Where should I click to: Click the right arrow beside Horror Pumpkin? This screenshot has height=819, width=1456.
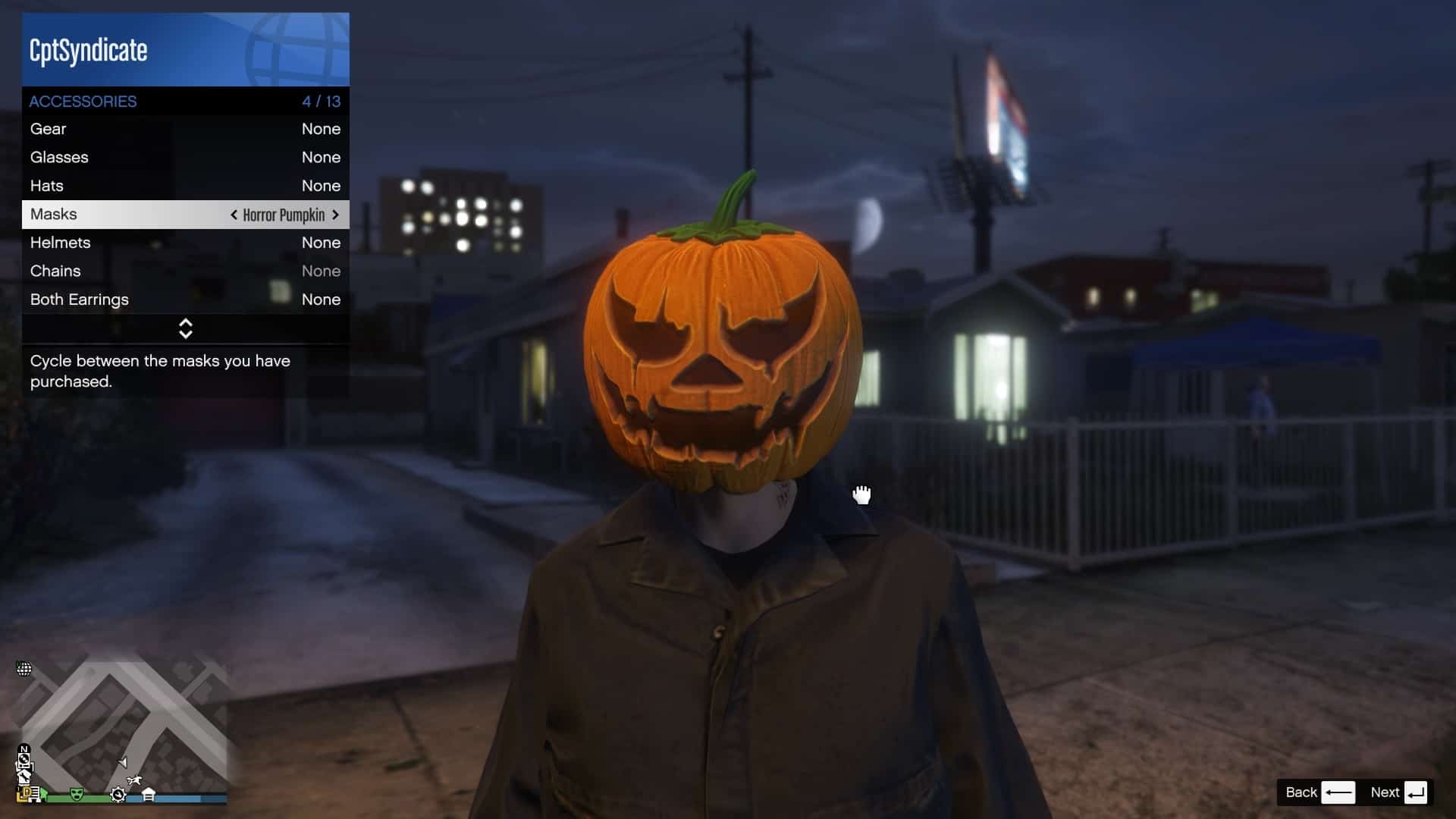(x=336, y=215)
